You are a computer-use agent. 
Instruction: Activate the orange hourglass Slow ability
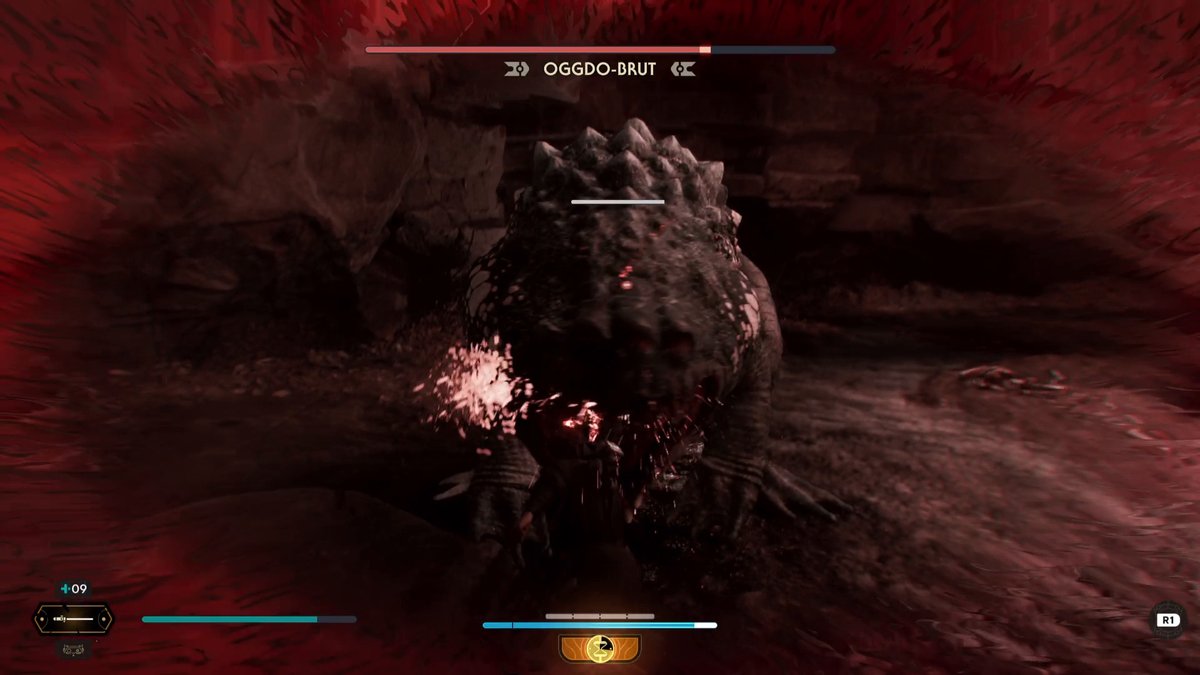pyautogui.click(x=600, y=646)
